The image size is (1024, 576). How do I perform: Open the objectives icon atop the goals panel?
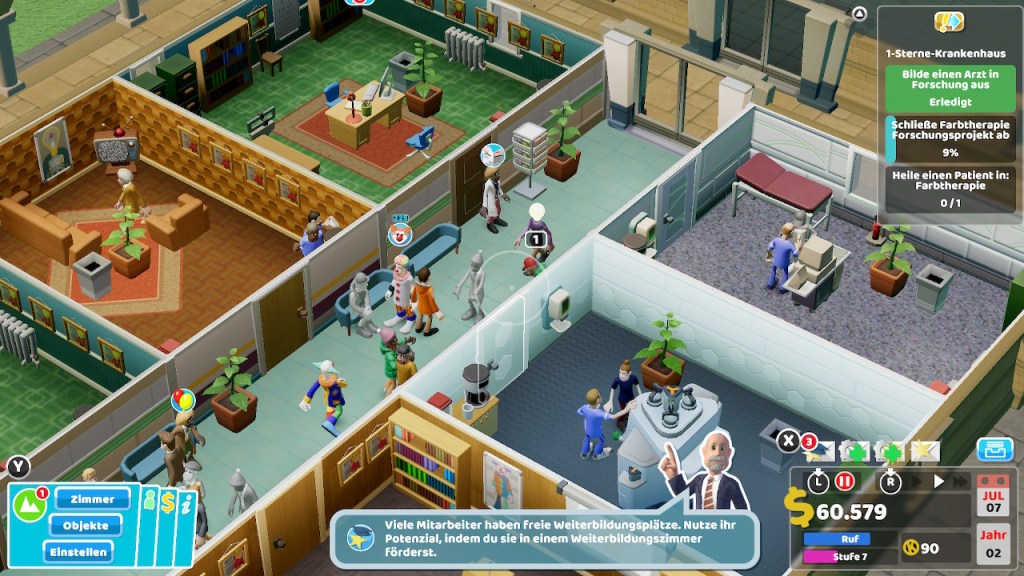(x=948, y=21)
